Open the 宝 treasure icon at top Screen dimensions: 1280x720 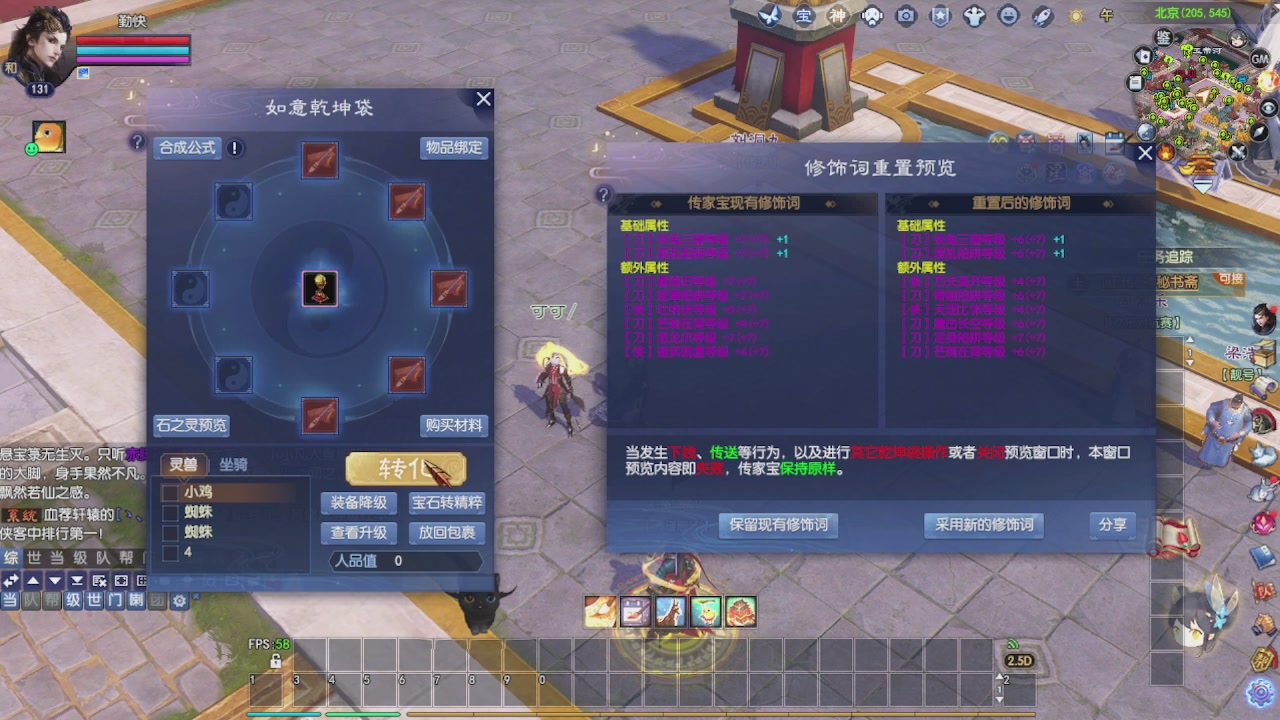pos(805,16)
